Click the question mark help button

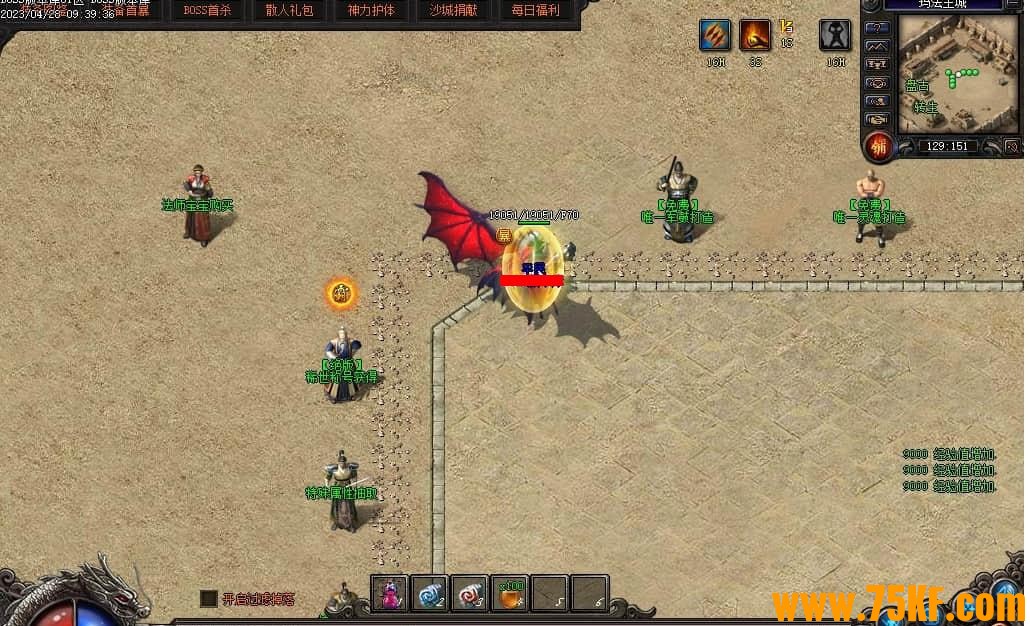877,27
